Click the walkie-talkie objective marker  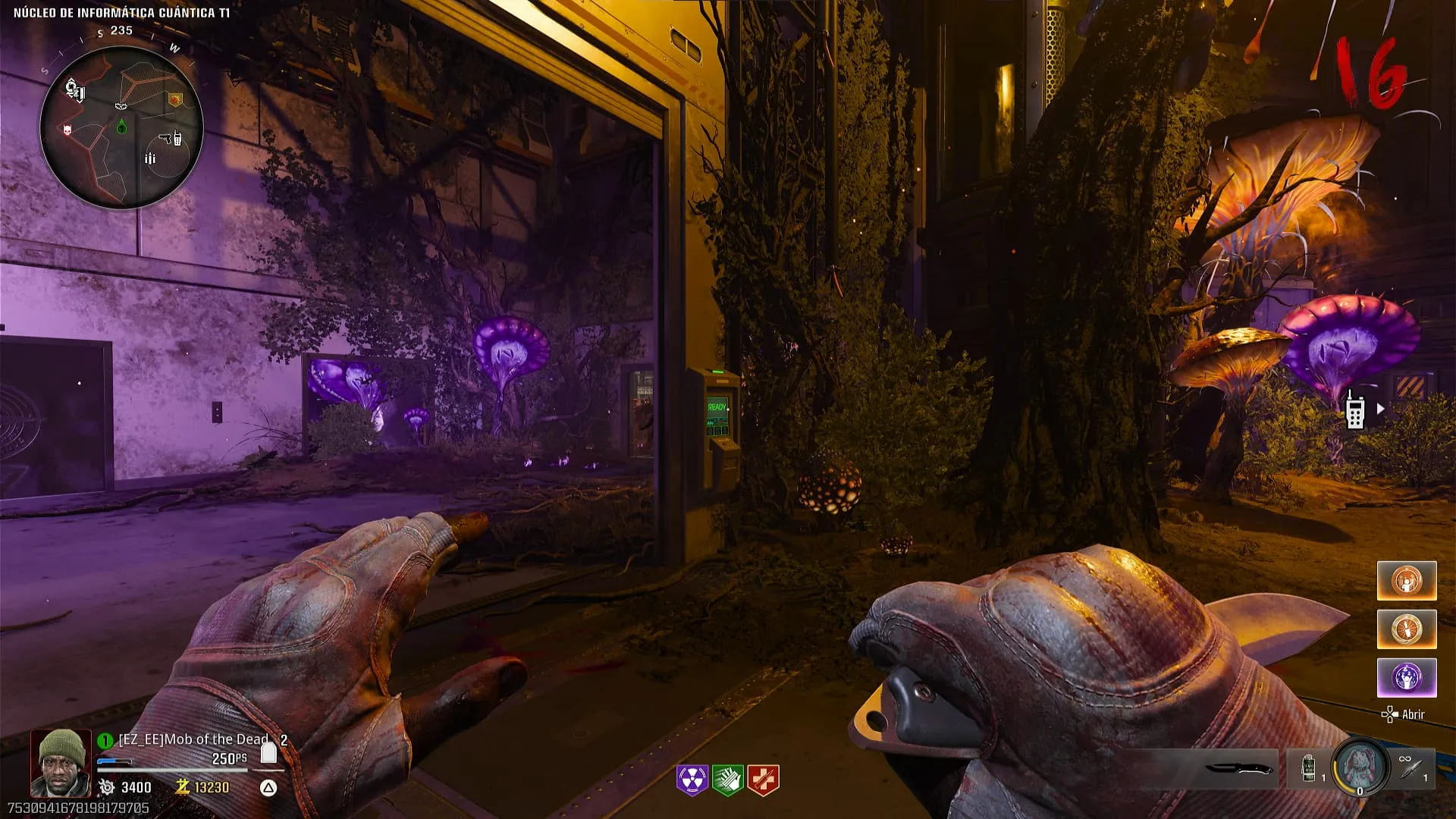point(1354,411)
